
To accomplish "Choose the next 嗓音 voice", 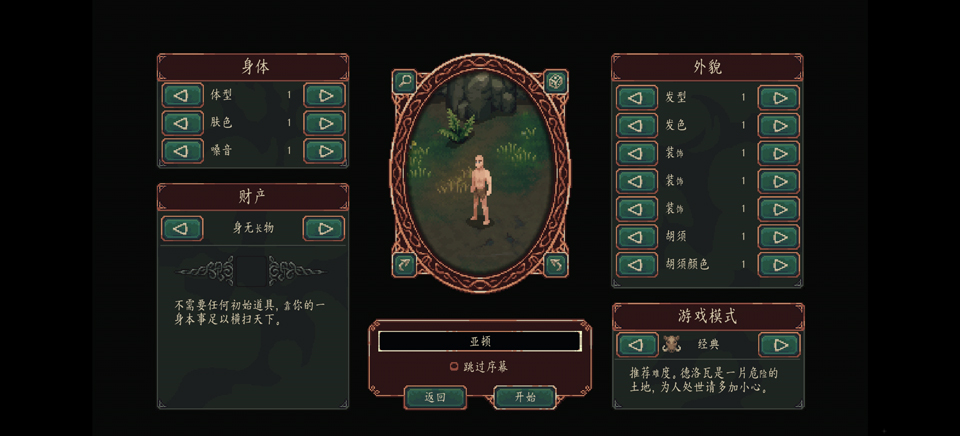I will tap(324, 151).
